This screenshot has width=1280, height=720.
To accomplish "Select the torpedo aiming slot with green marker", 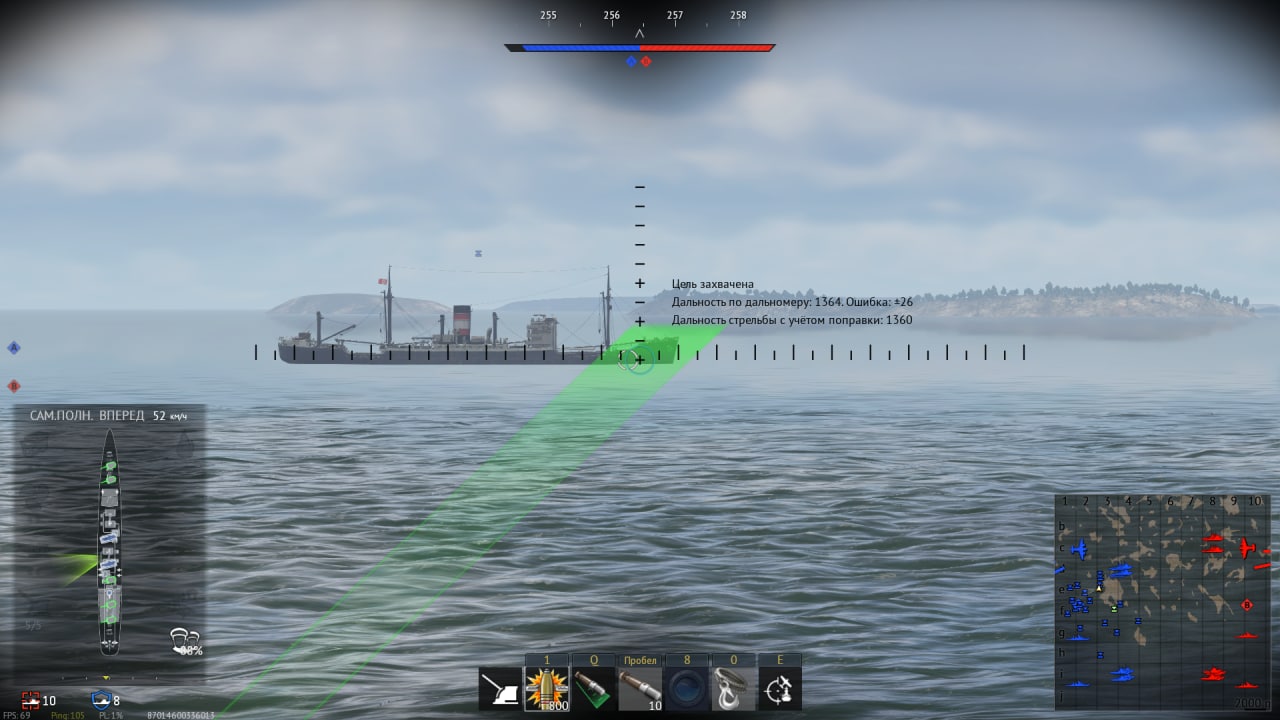I will tap(594, 689).
